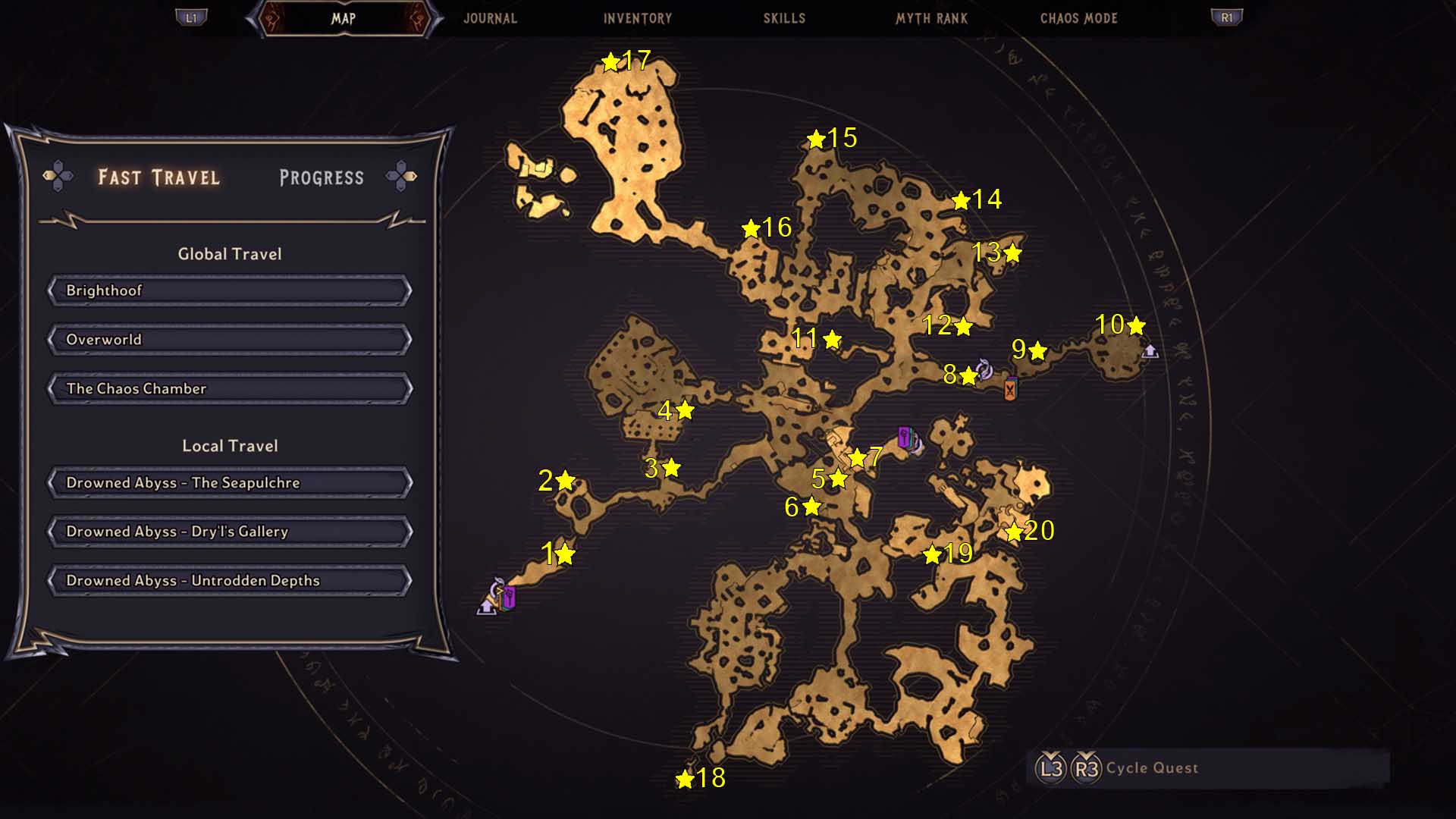1456x819 pixels.
Task: Select the Fast Travel panel heading
Action: 158,177
